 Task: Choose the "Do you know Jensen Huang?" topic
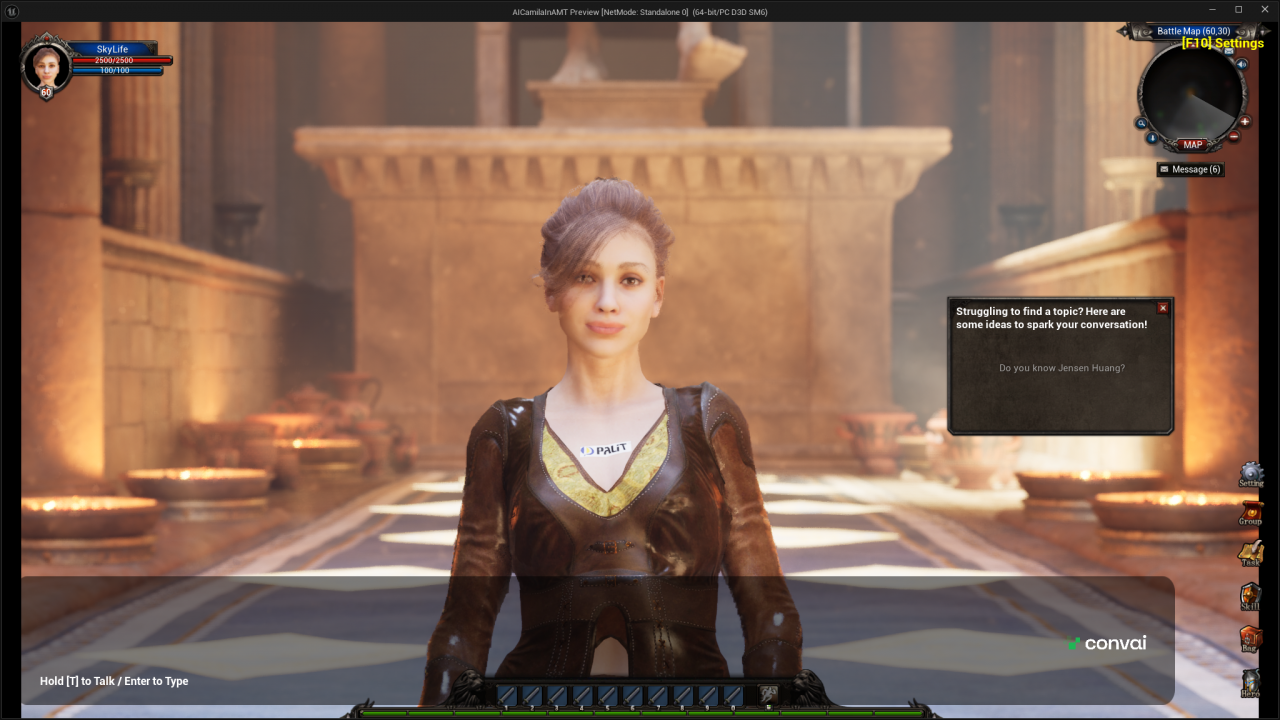[1061, 368]
